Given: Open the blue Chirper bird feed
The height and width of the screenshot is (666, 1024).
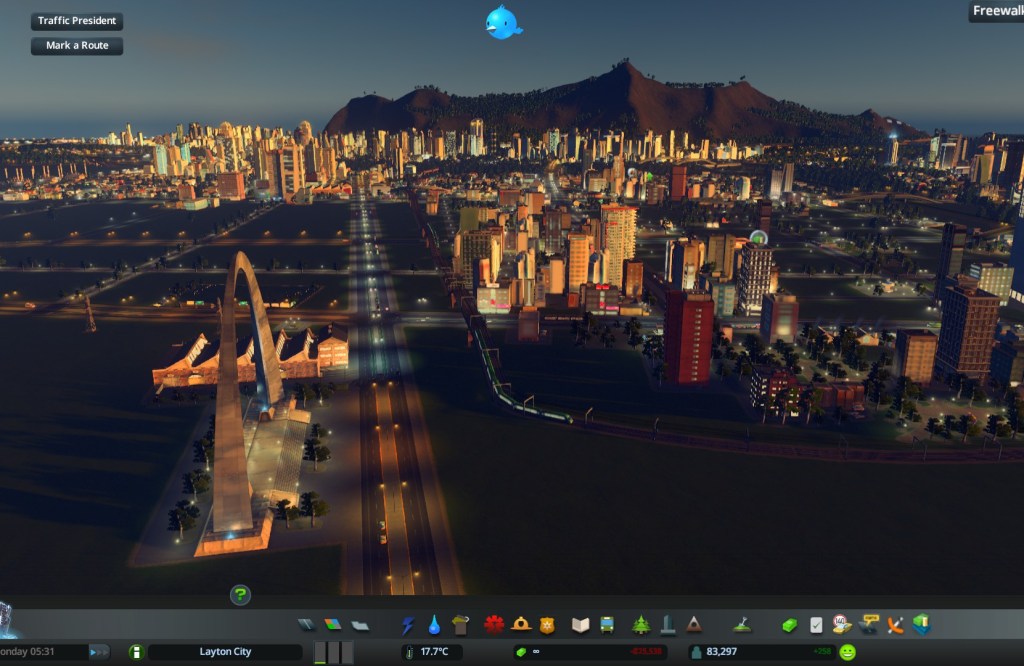Looking at the screenshot, I should 502,22.
